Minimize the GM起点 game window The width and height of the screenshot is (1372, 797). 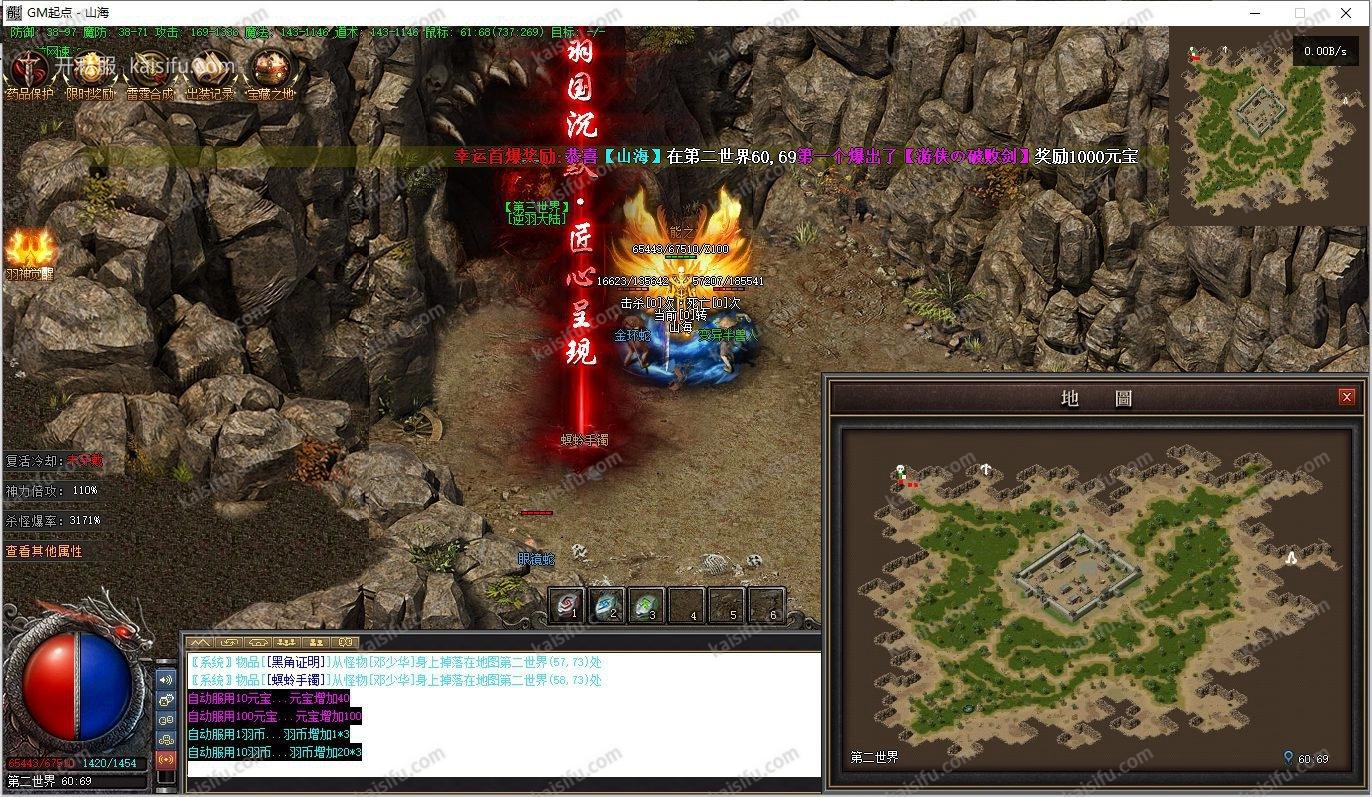point(1254,13)
